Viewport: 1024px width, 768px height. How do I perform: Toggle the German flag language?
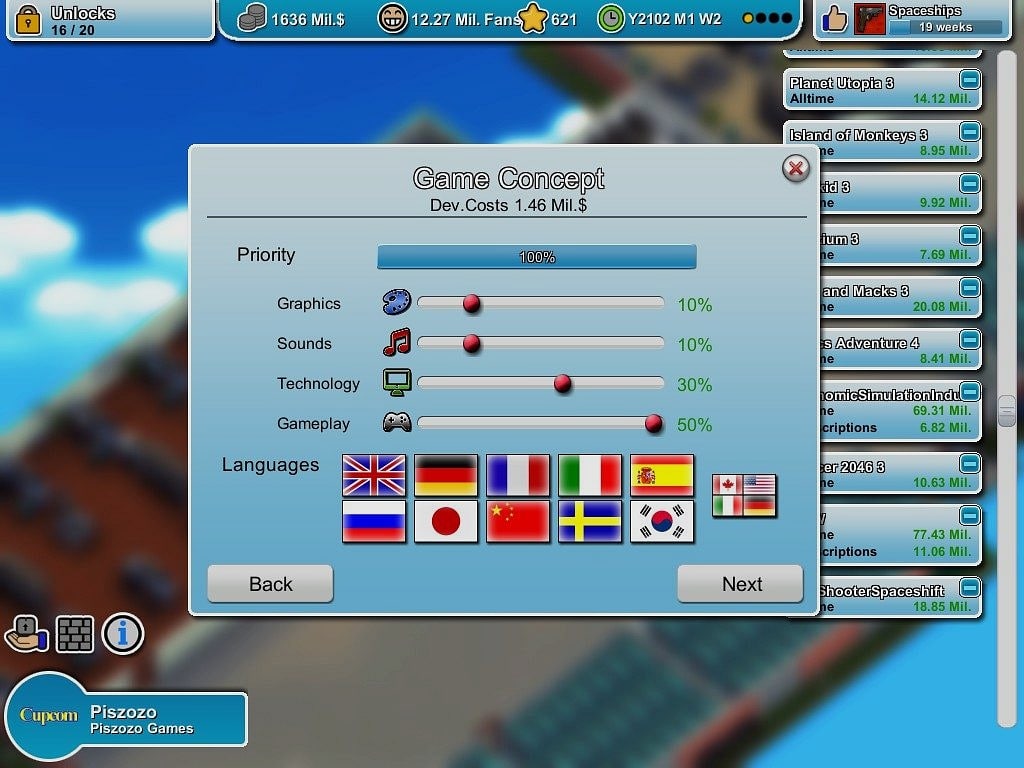pos(446,476)
